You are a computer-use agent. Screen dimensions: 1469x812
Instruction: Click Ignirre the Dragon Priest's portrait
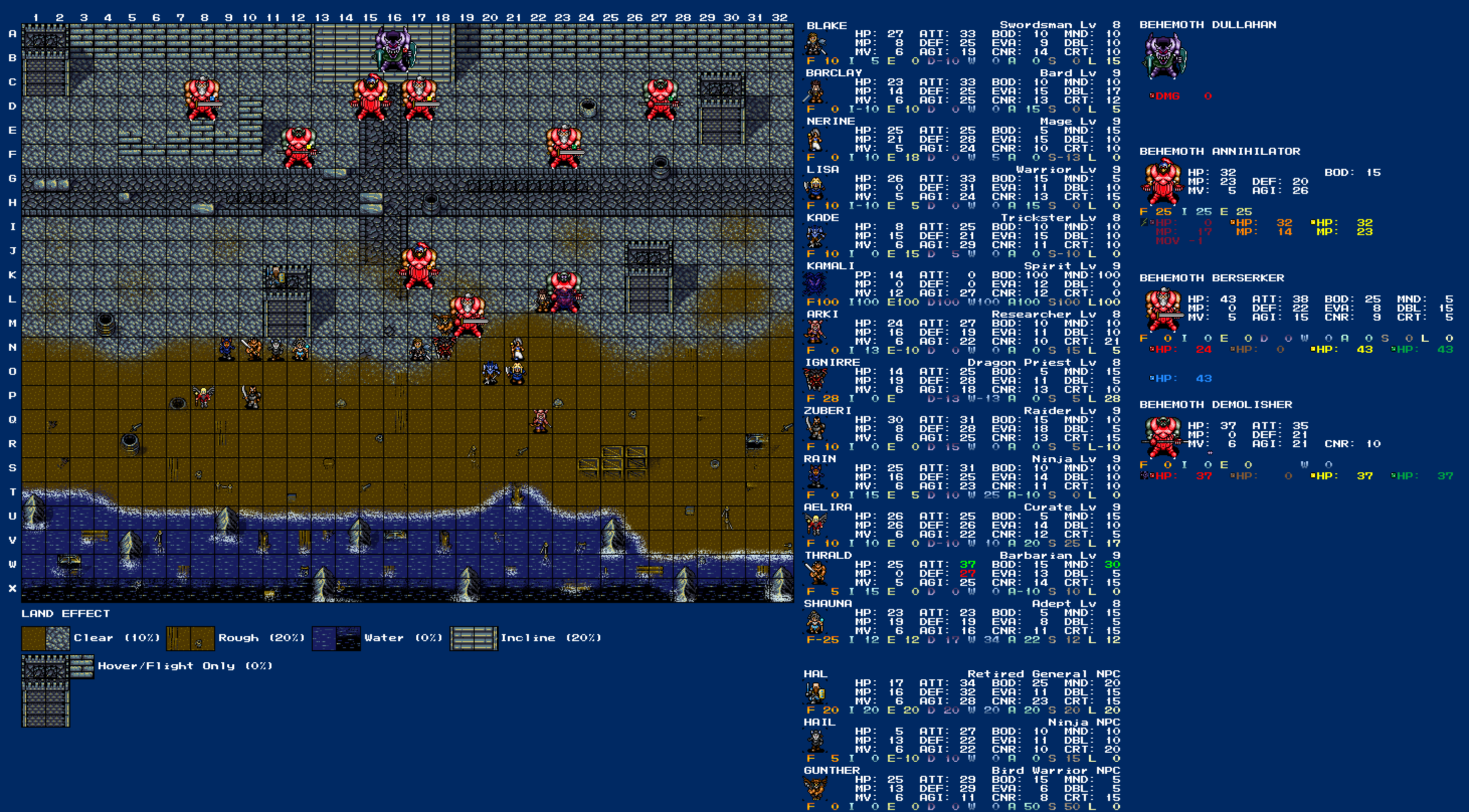click(815, 381)
